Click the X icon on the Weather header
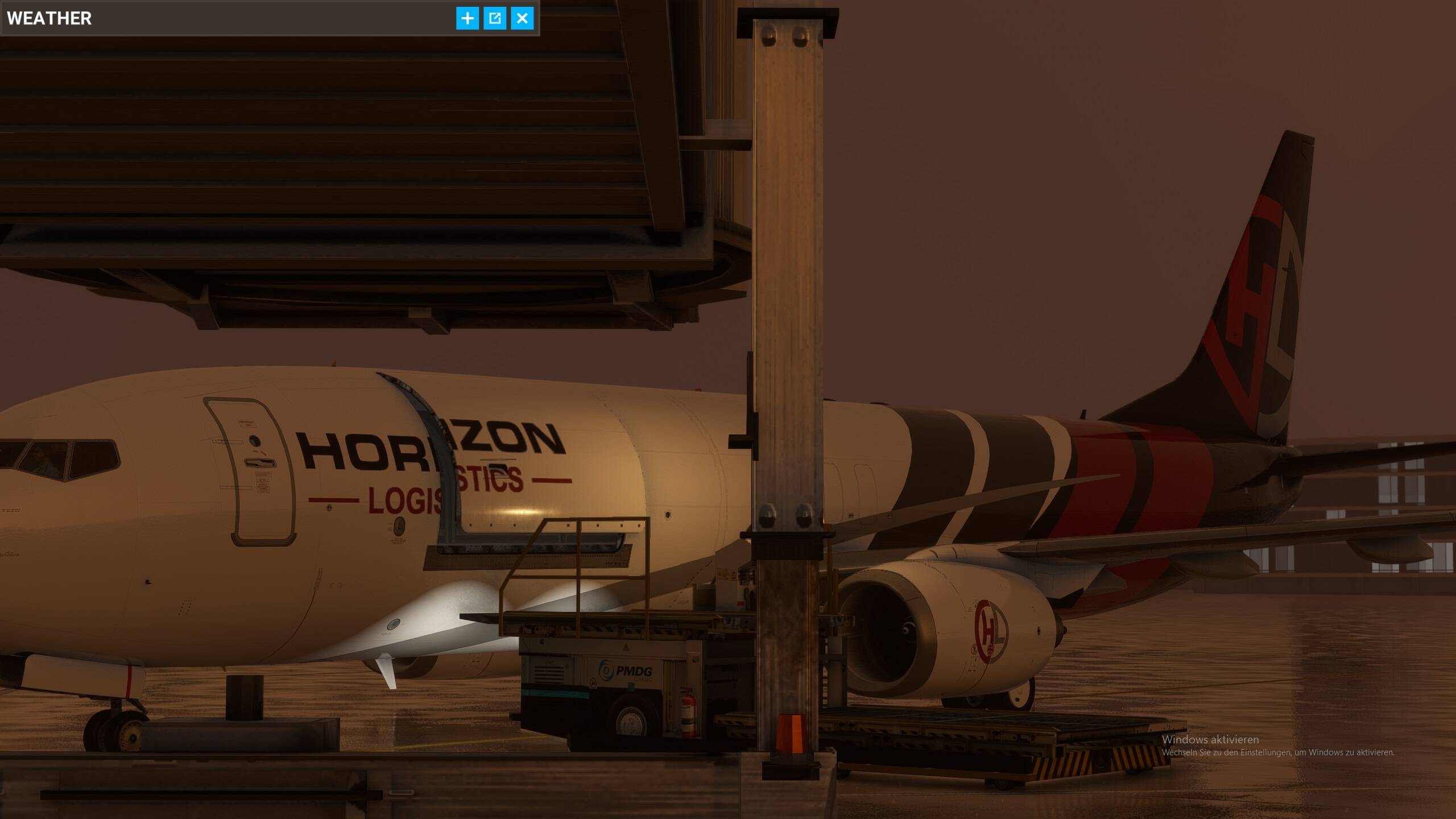The image size is (1456, 819). click(522, 18)
